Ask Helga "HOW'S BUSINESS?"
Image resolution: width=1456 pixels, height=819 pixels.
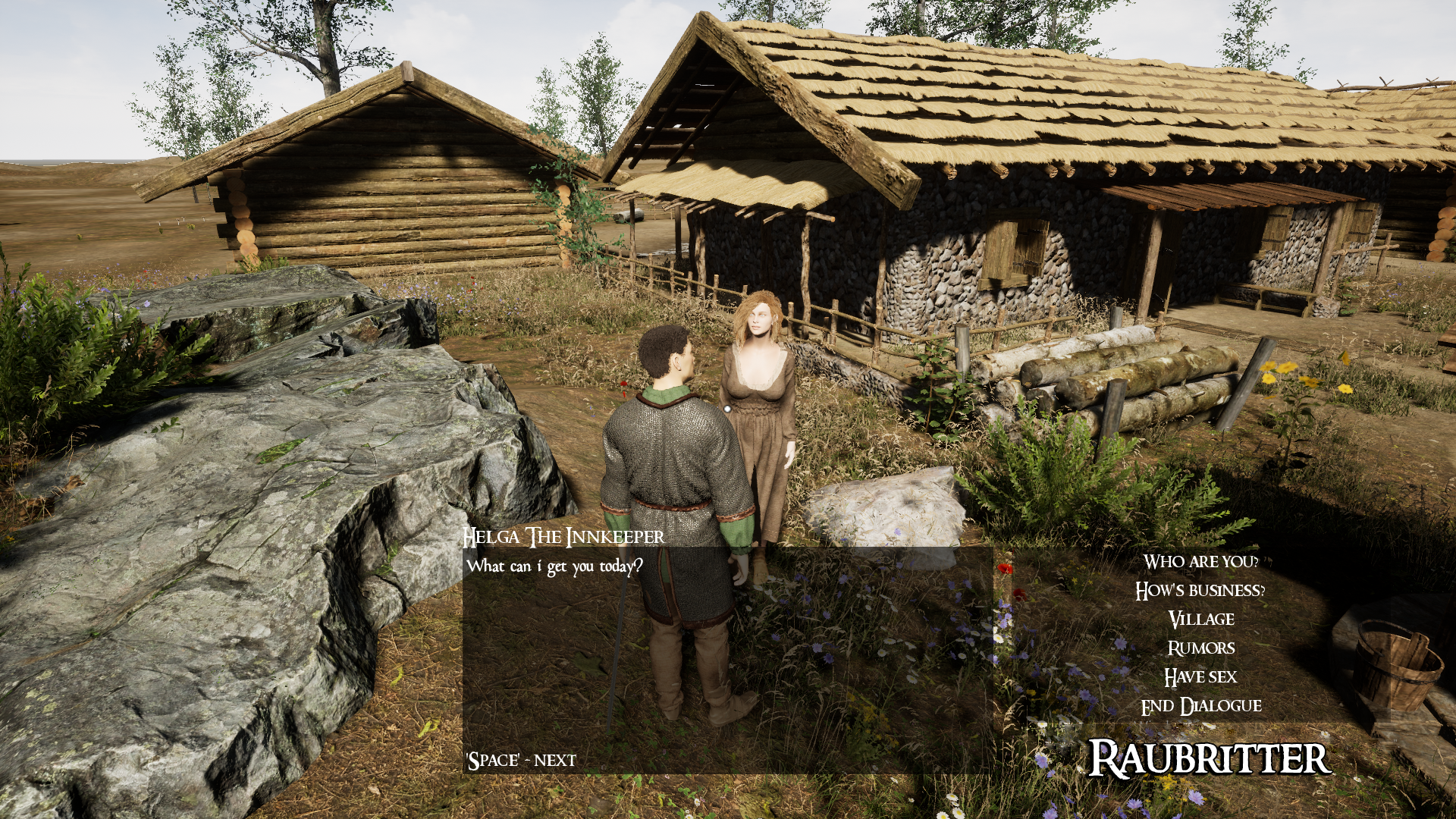[1200, 591]
